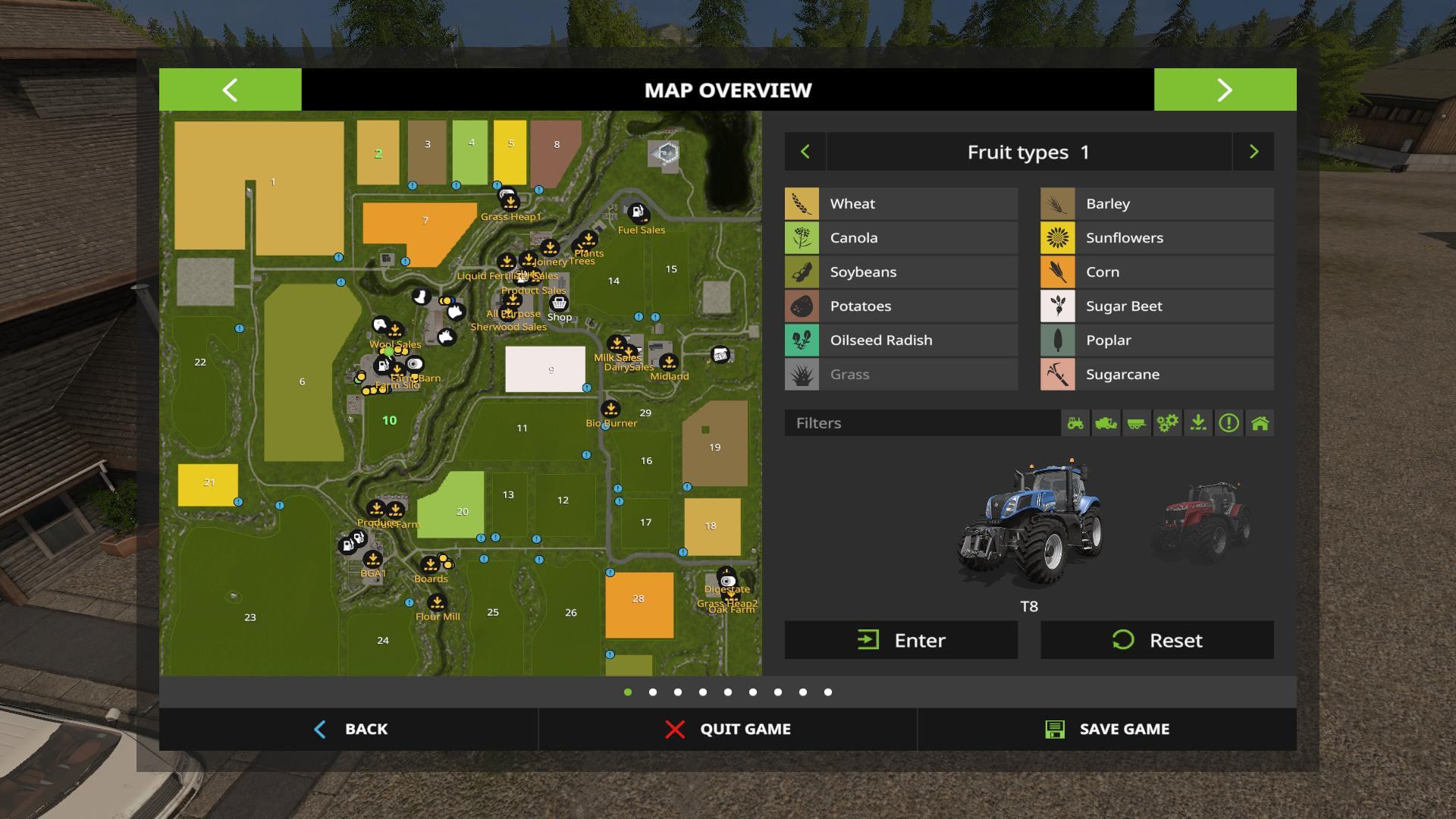Show next fruit types page
Image resolution: width=1456 pixels, height=819 pixels.
click(1254, 152)
